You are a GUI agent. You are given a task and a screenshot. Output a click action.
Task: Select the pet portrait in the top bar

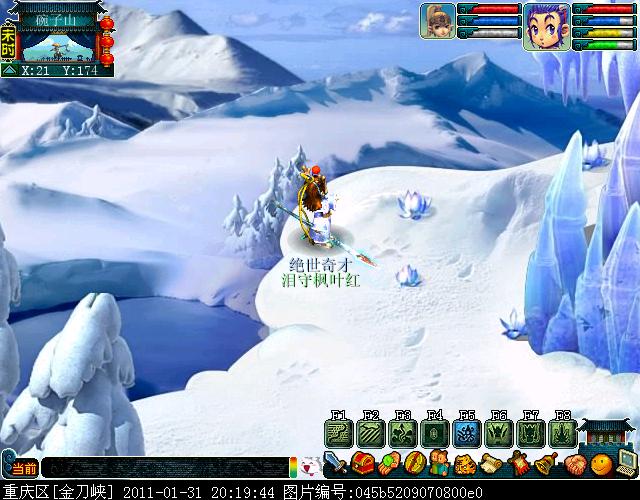pyautogui.click(x=438, y=21)
